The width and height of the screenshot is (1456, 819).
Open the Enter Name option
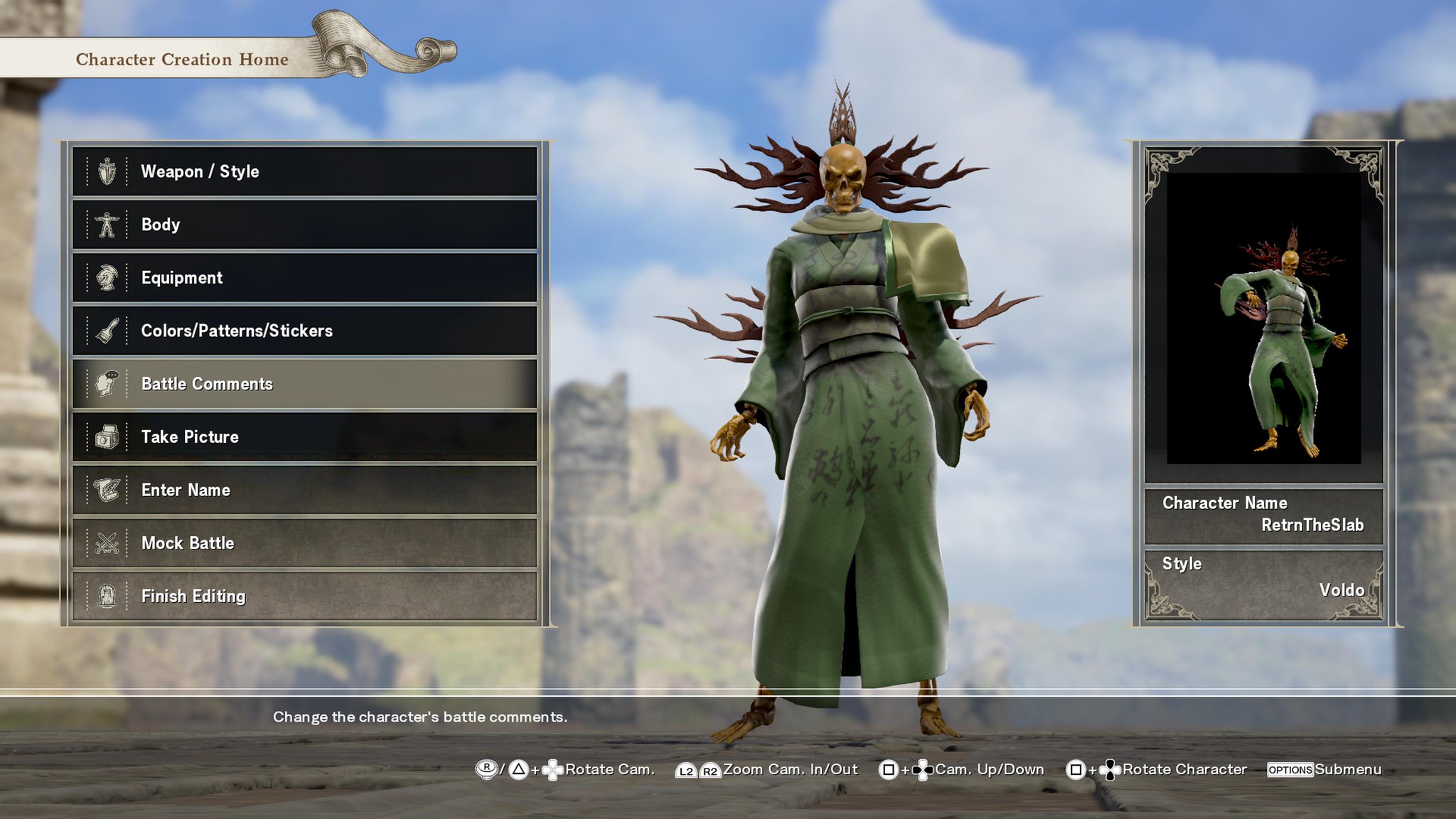point(304,490)
